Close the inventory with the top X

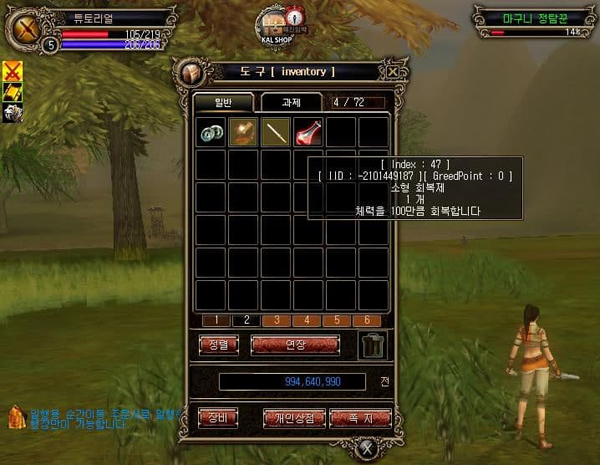[395, 72]
